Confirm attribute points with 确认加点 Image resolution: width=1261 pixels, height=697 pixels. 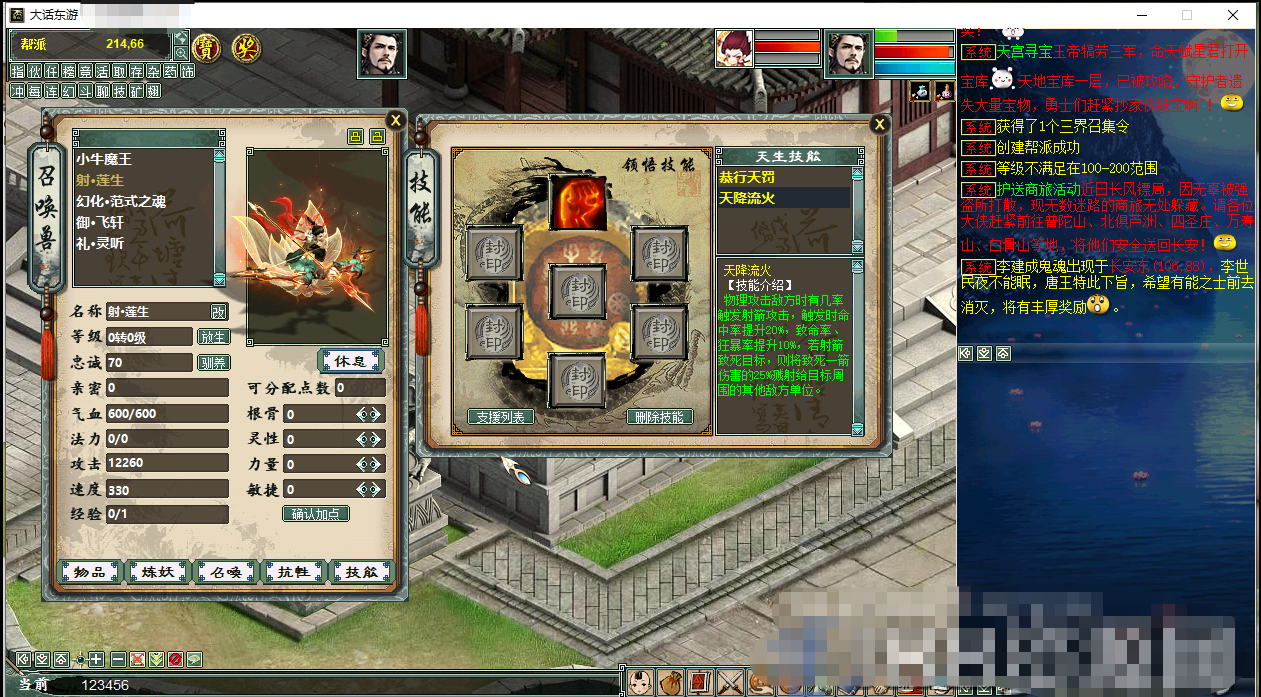click(x=316, y=514)
